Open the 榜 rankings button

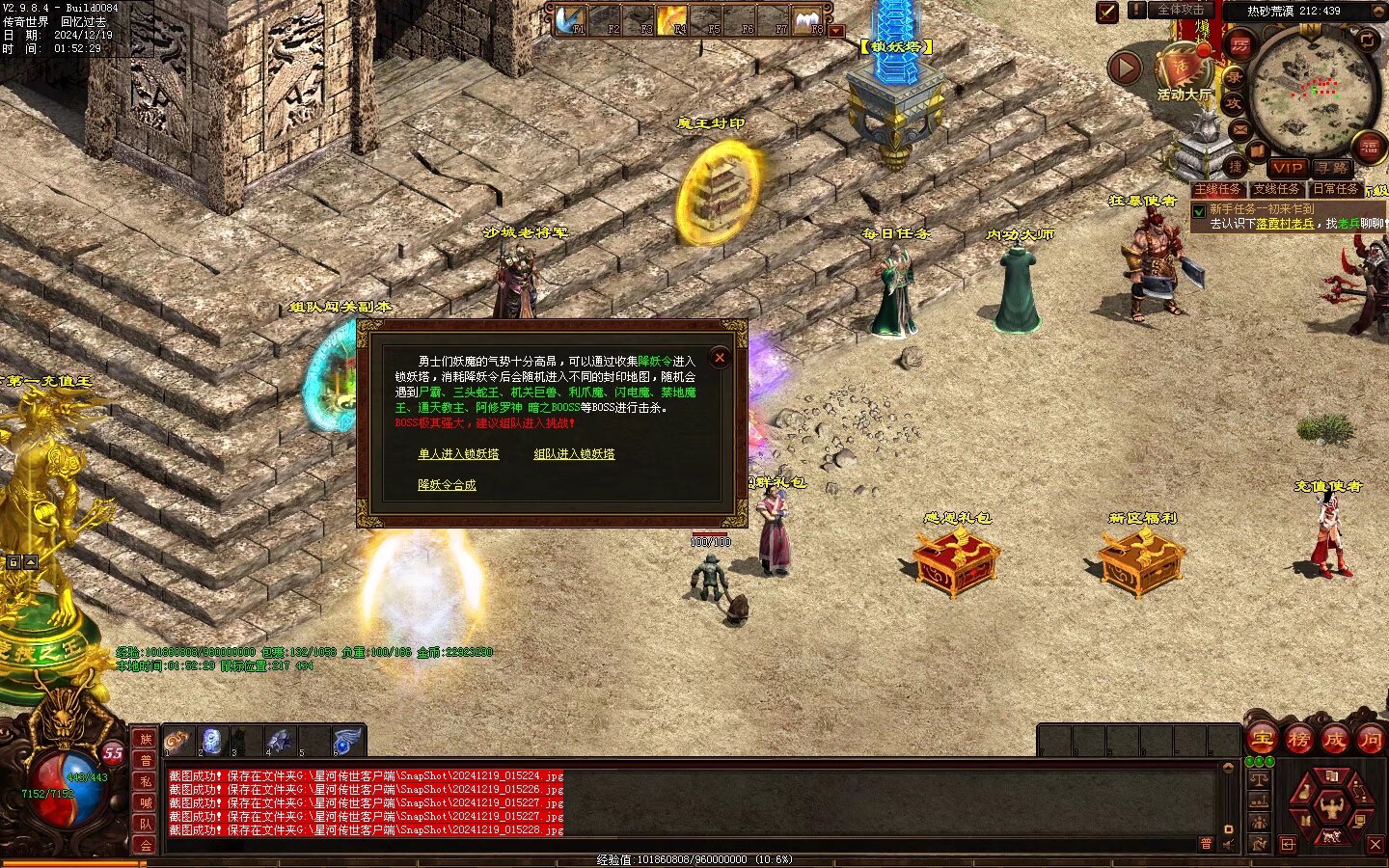(x=1298, y=740)
